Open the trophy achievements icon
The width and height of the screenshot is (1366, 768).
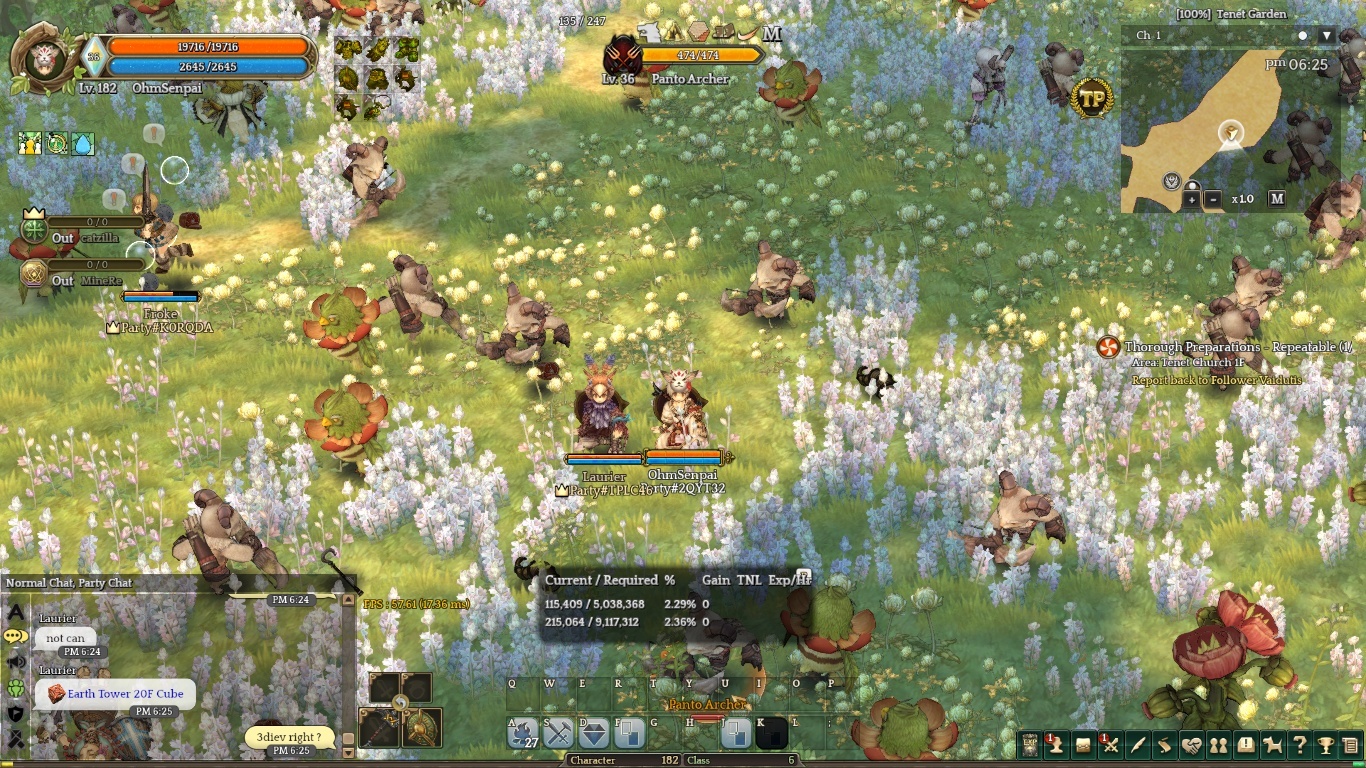(1325, 745)
